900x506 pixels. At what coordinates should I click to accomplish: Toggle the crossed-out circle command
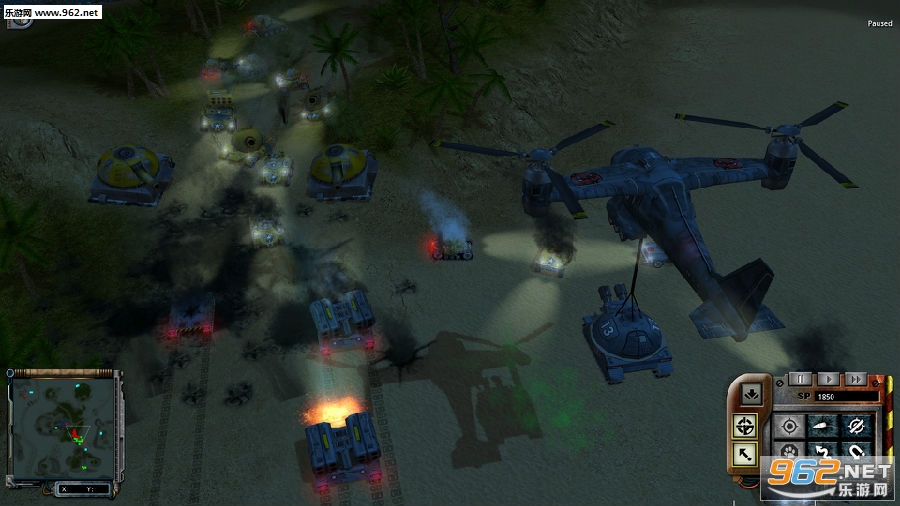856,426
